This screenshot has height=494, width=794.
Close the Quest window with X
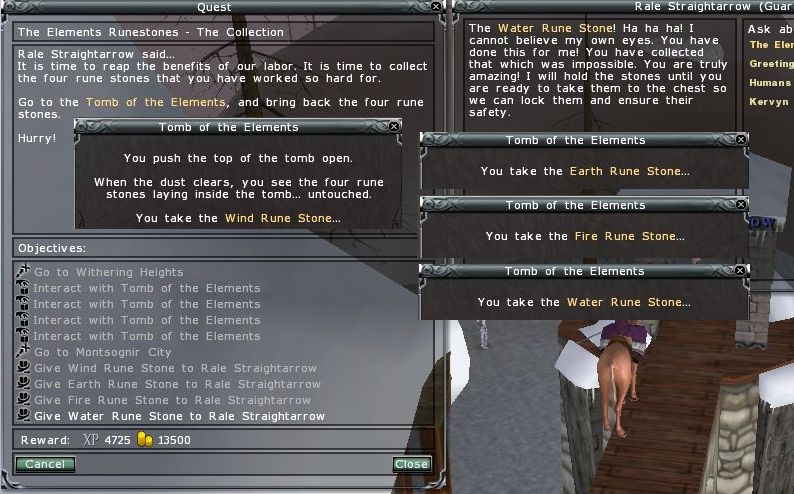436,6
